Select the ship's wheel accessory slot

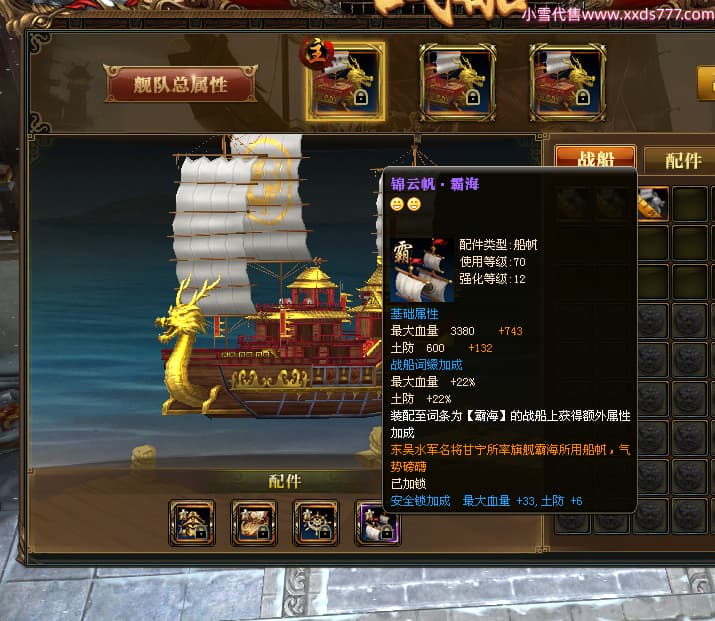(x=316, y=522)
